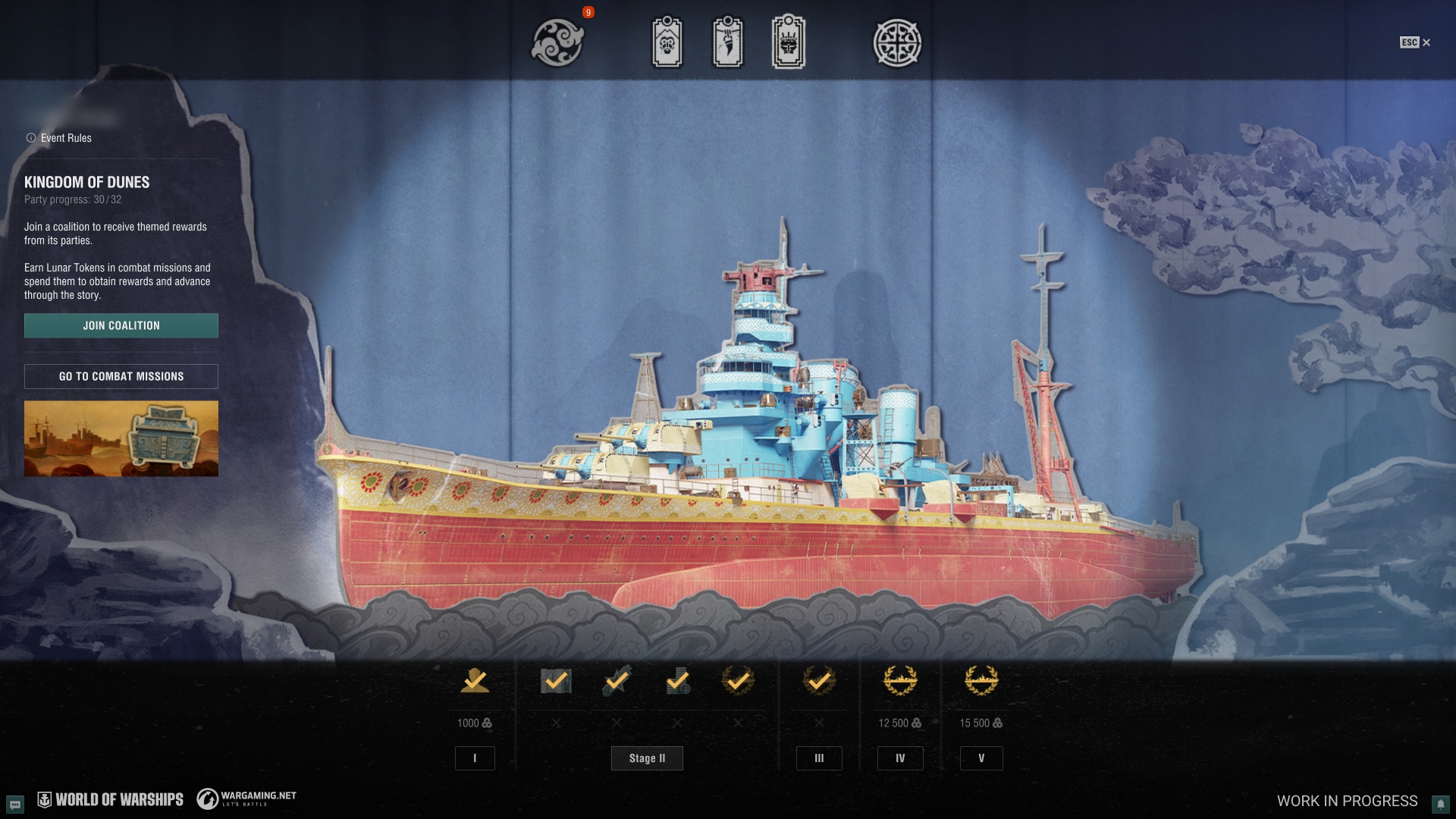Select party stage V
Image resolution: width=1456 pixels, height=819 pixels.
981,758
